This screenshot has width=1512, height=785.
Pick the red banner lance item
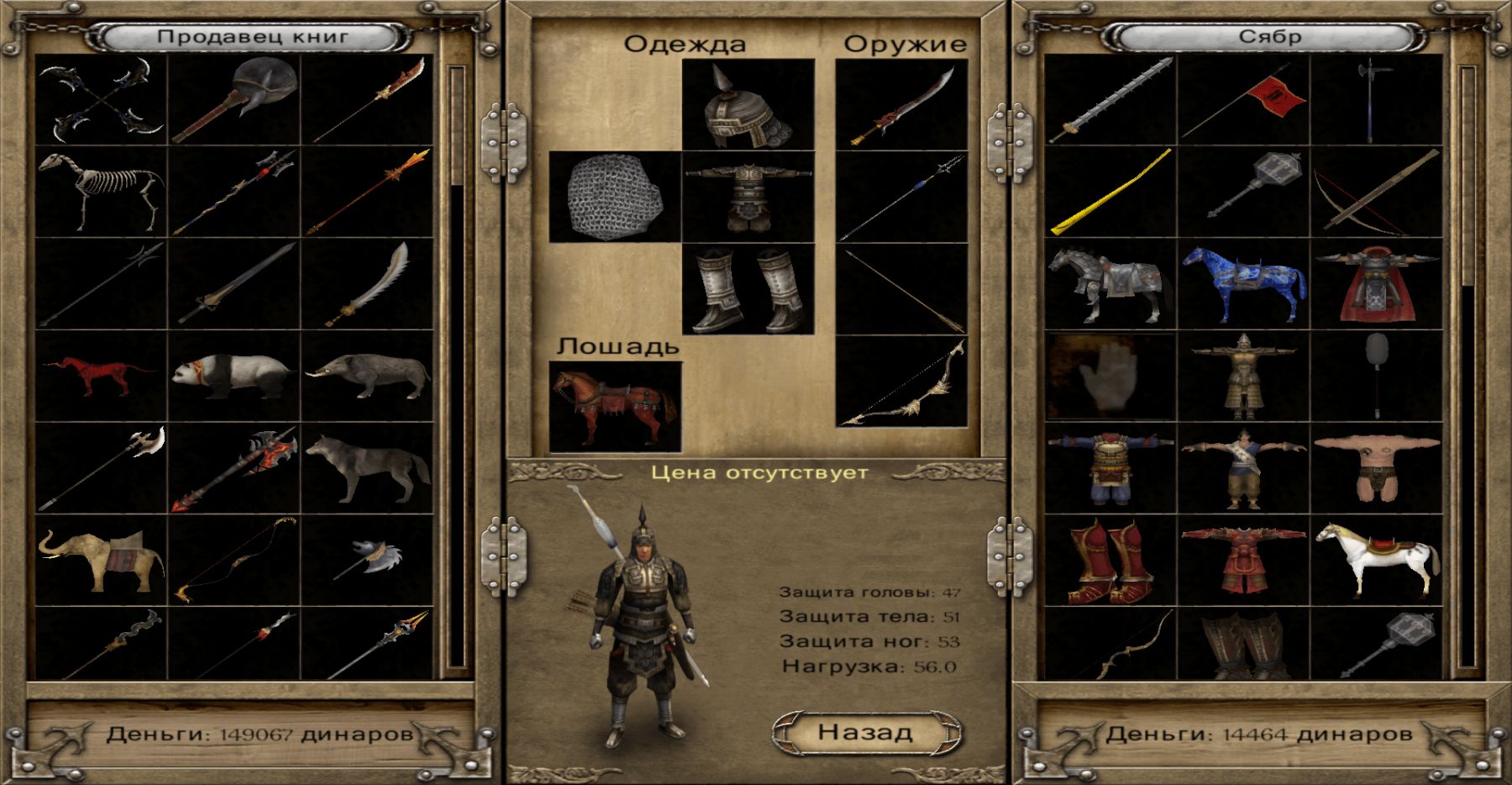(1243, 100)
